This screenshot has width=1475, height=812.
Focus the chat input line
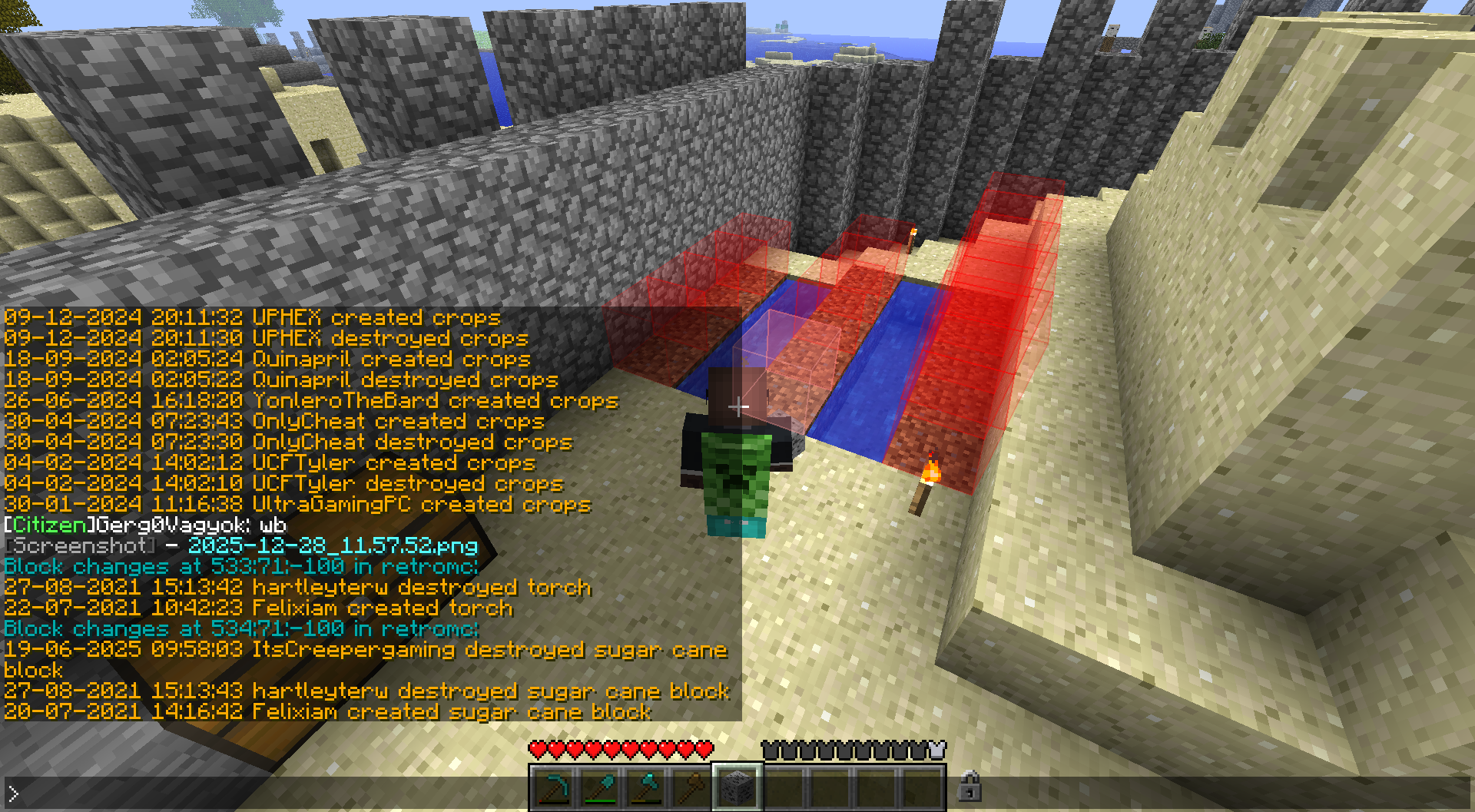[x=461, y=794]
